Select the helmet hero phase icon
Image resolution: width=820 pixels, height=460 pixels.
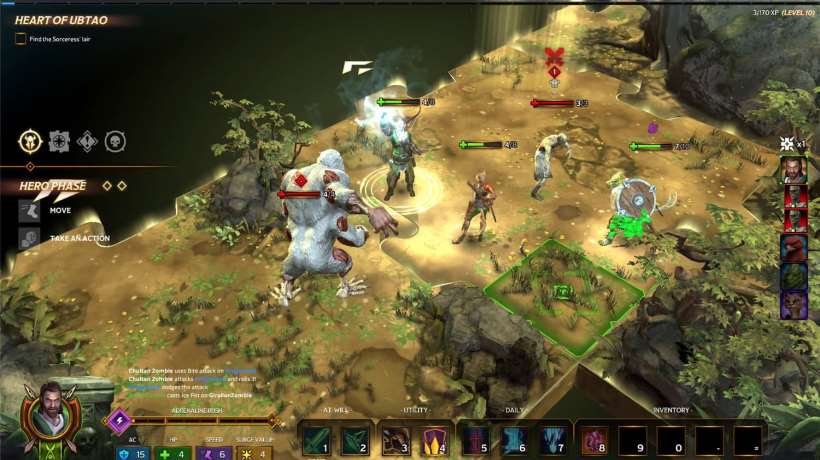(x=29, y=141)
